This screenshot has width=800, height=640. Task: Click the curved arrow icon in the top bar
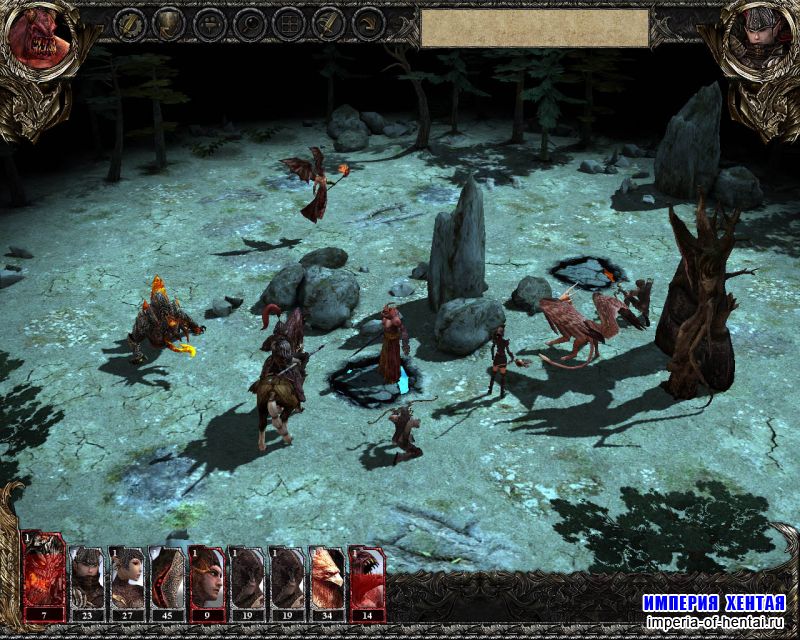367,21
